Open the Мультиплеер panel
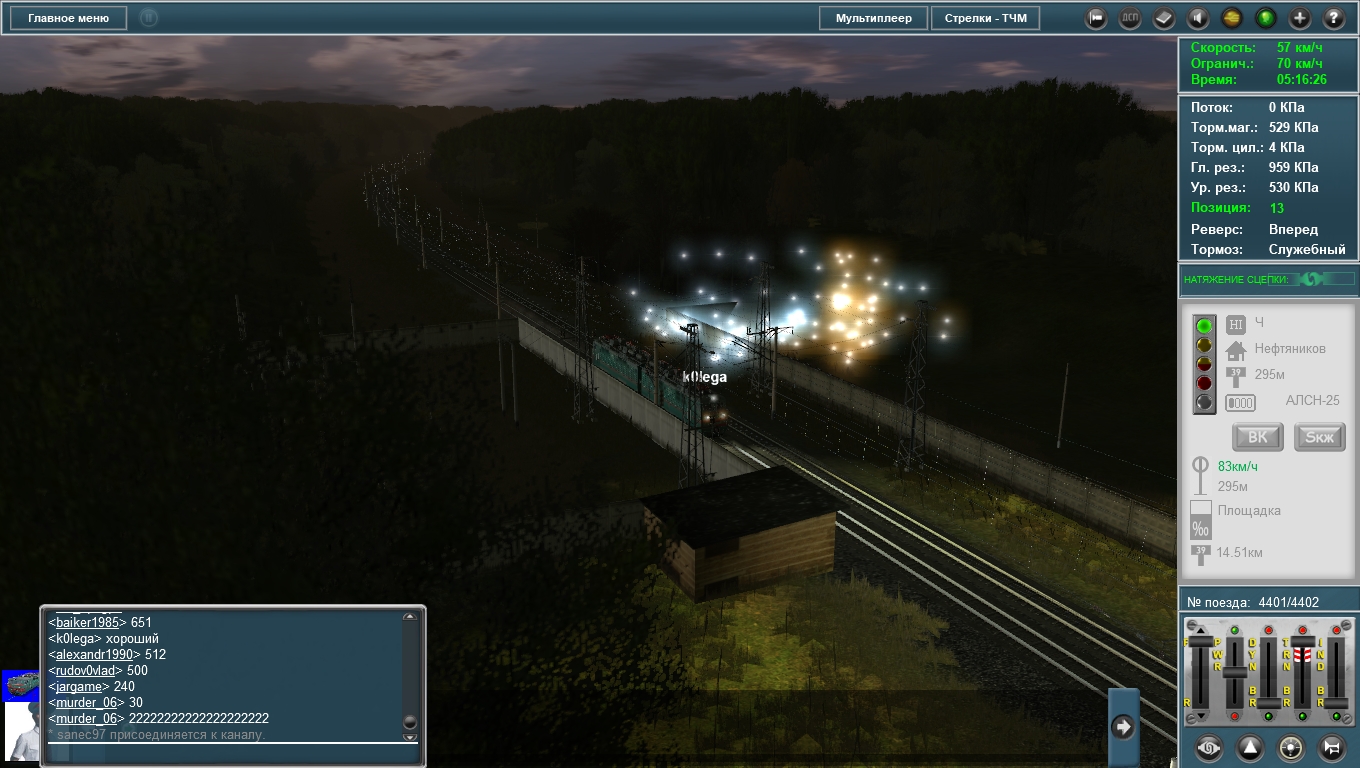Screen dimensions: 1360x768 click(874, 18)
